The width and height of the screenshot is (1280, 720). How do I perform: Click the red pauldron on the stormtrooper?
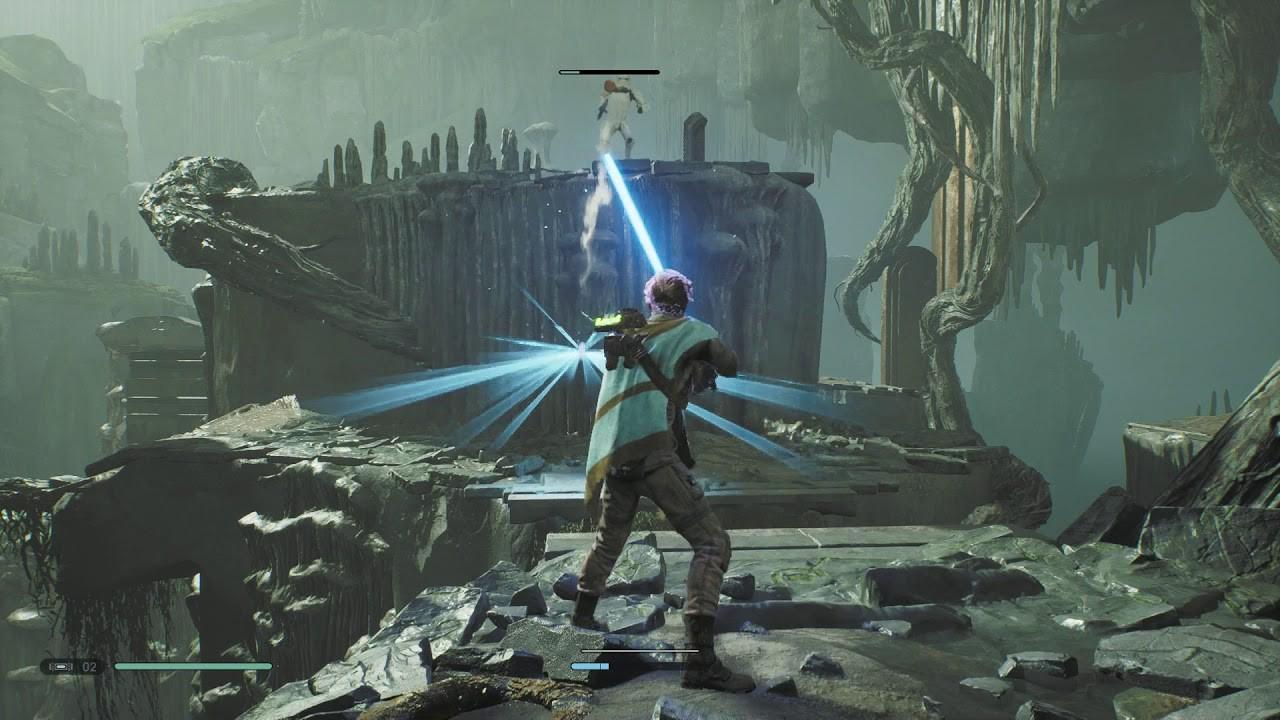[609, 86]
